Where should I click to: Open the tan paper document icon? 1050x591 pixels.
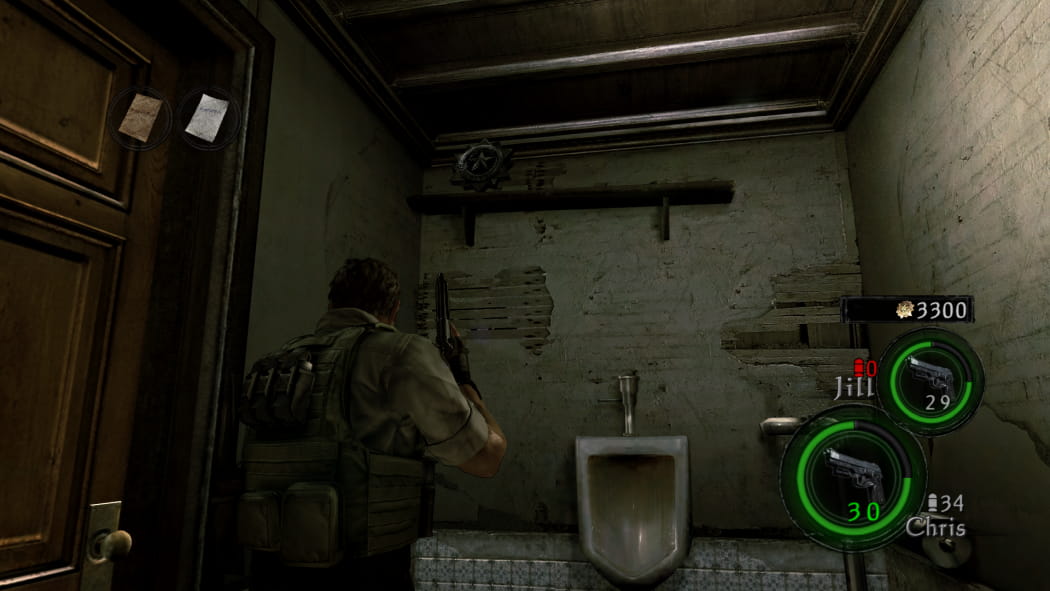[x=141, y=117]
